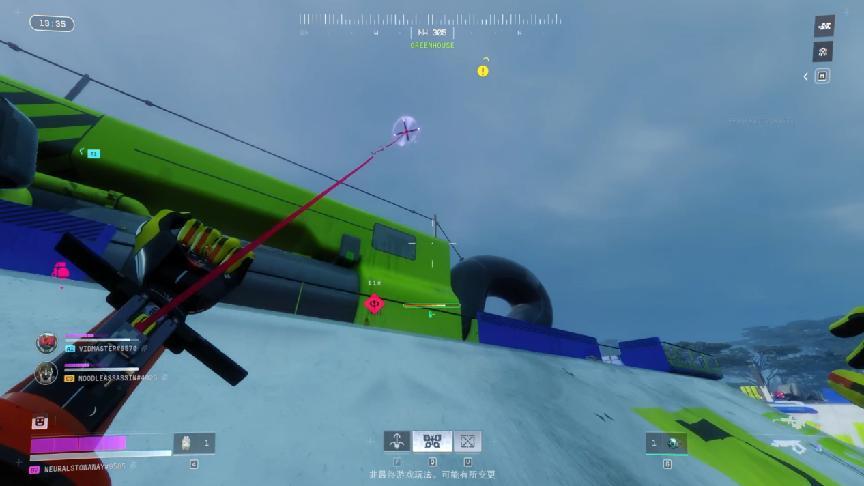The height and width of the screenshot is (486, 864).
Task: Expand the left-arrow panel toggle at upper right
Action: 807,76
